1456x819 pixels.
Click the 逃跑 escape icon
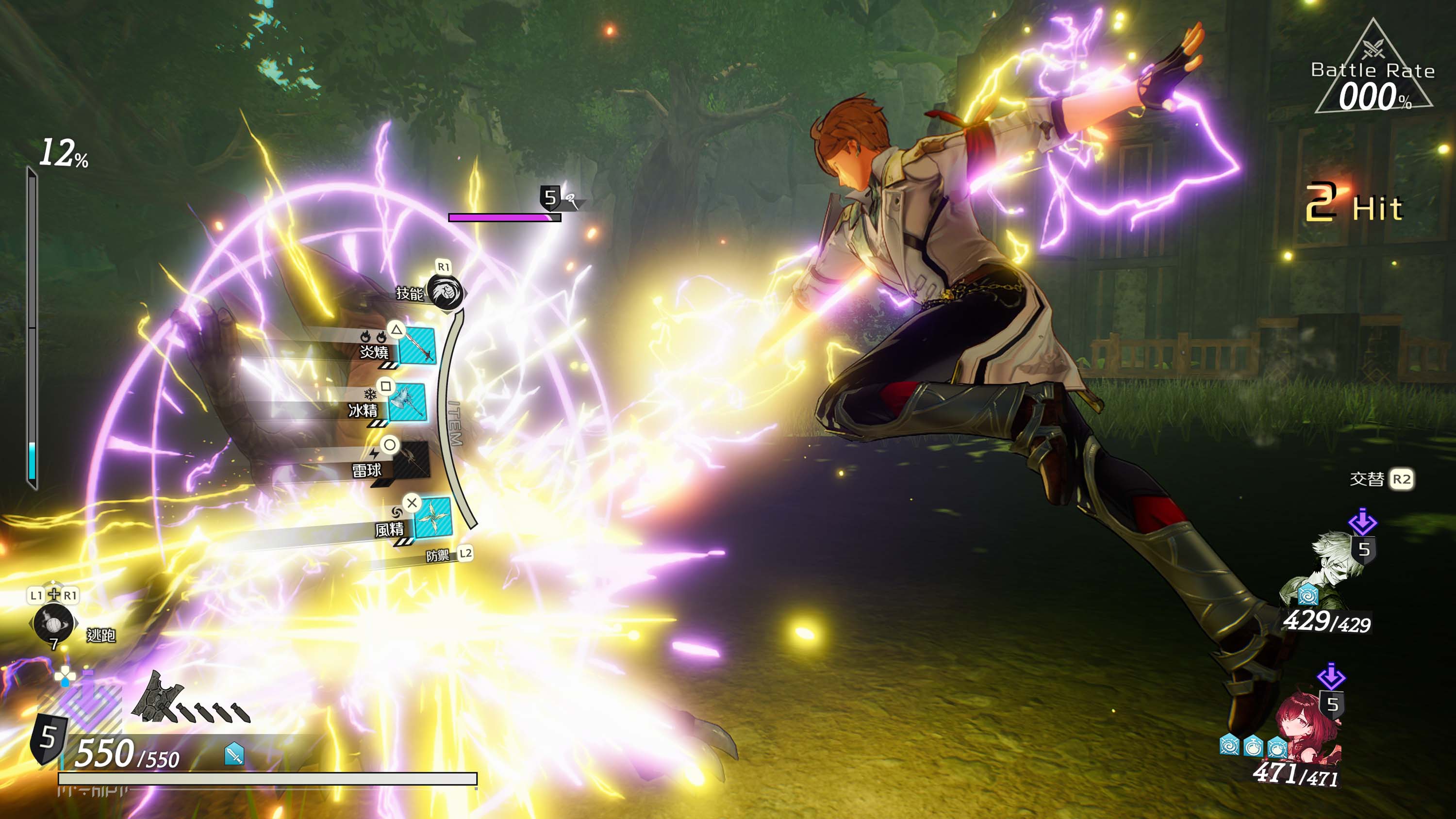[x=53, y=623]
